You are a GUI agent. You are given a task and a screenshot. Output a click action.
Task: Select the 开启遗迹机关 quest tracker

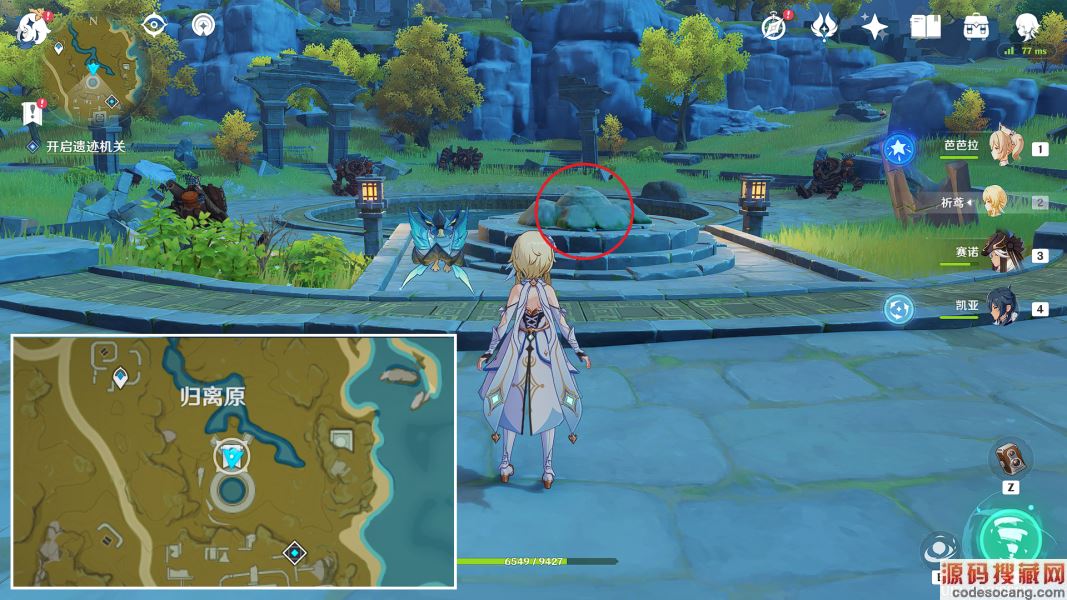85,146
